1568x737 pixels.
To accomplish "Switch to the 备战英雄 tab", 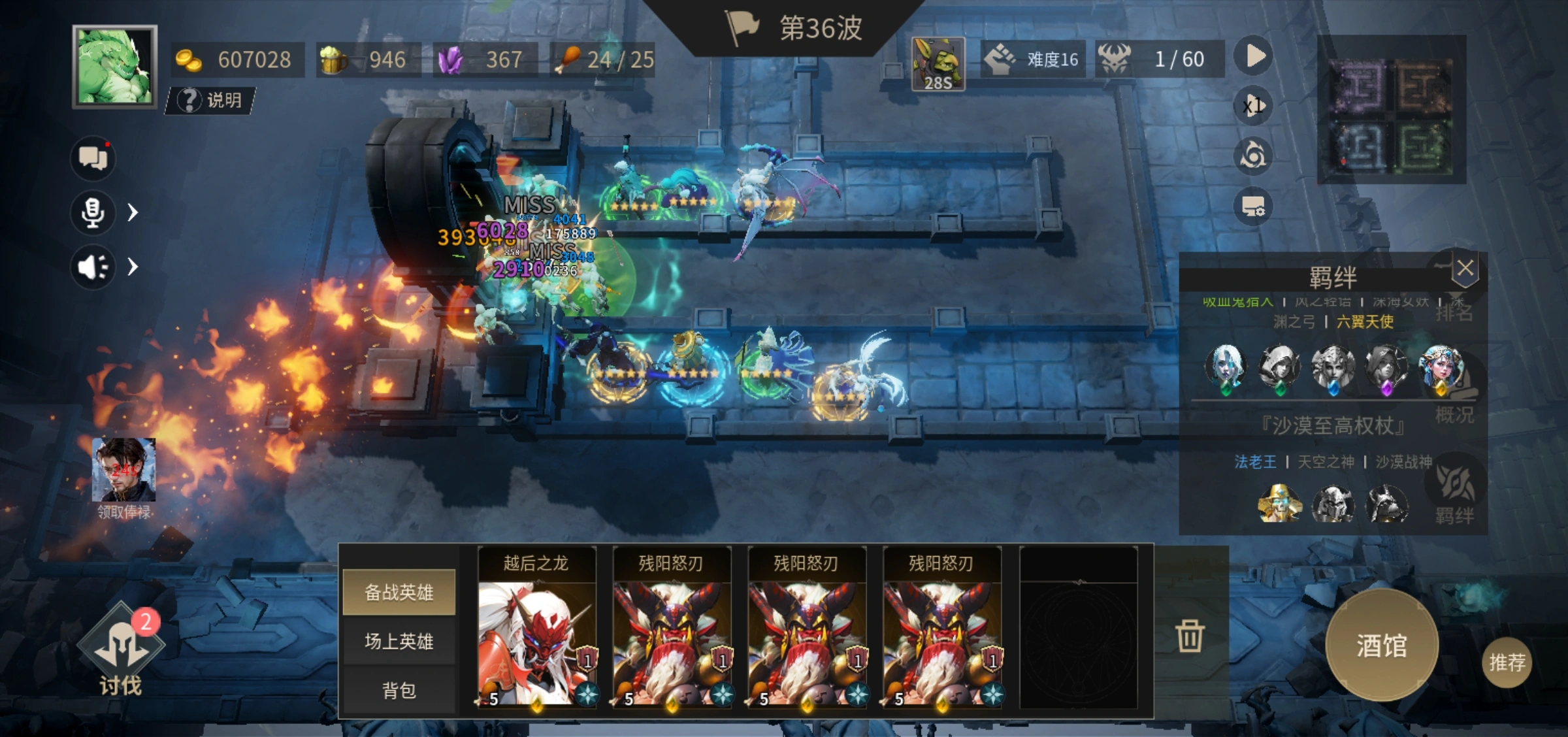I will click(x=399, y=592).
